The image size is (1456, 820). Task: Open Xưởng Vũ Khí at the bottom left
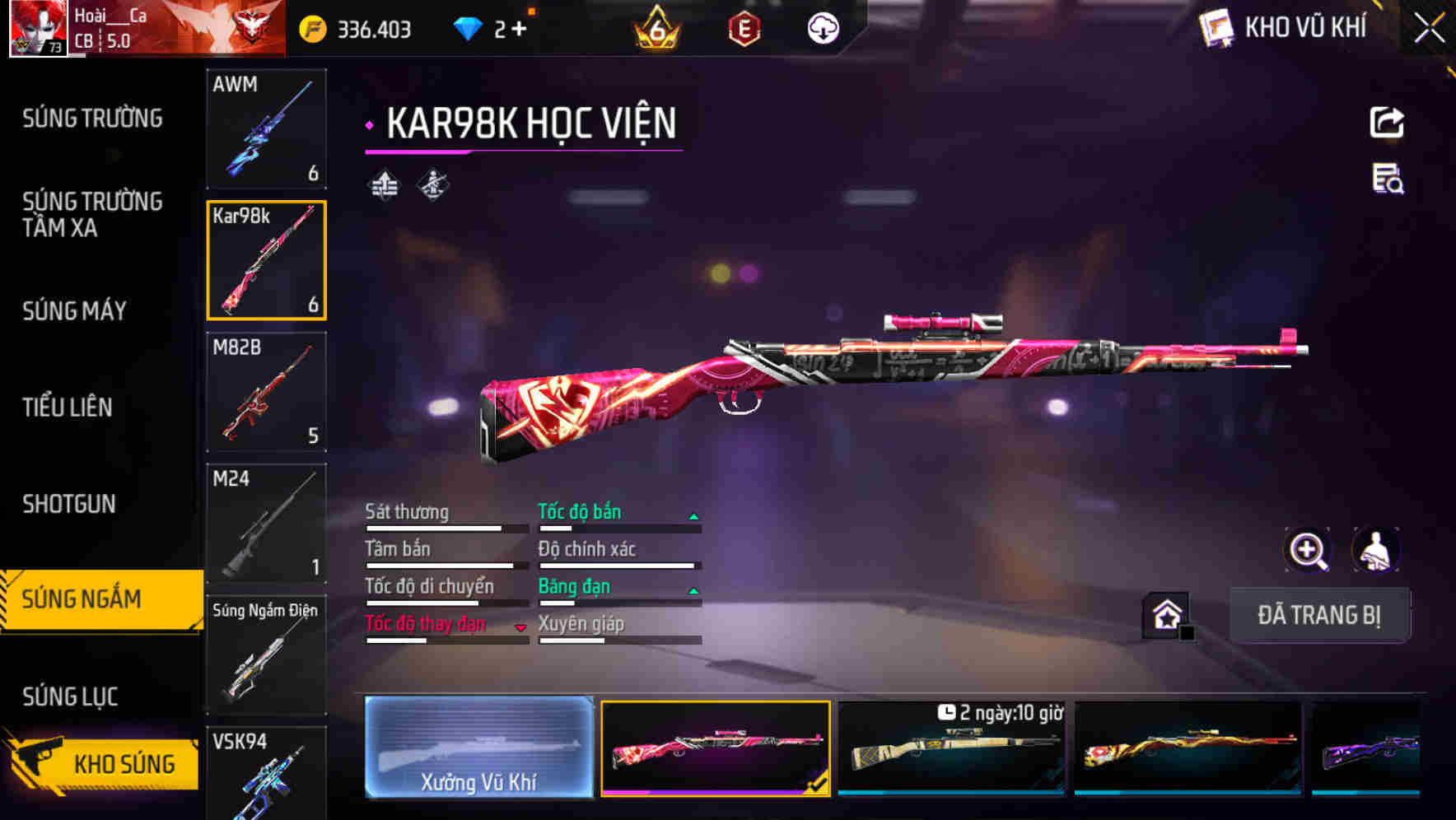point(480,749)
